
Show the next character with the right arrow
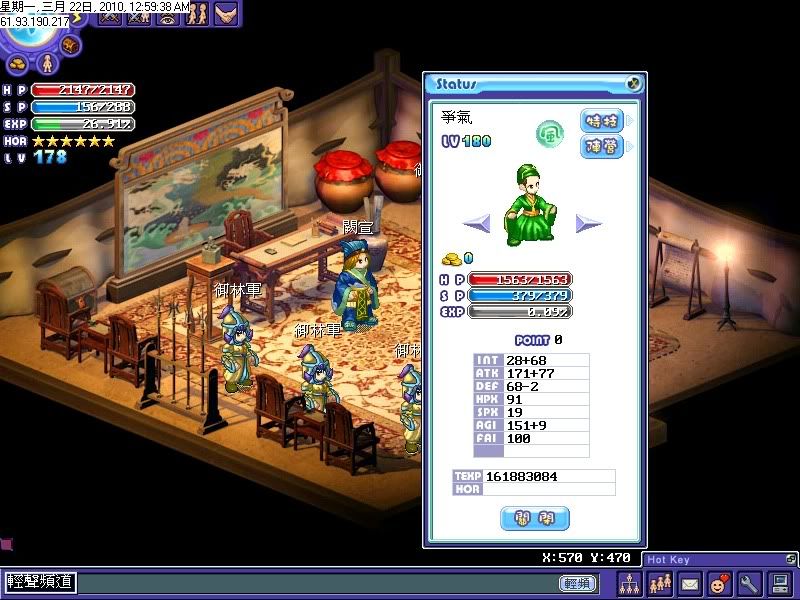click(589, 224)
